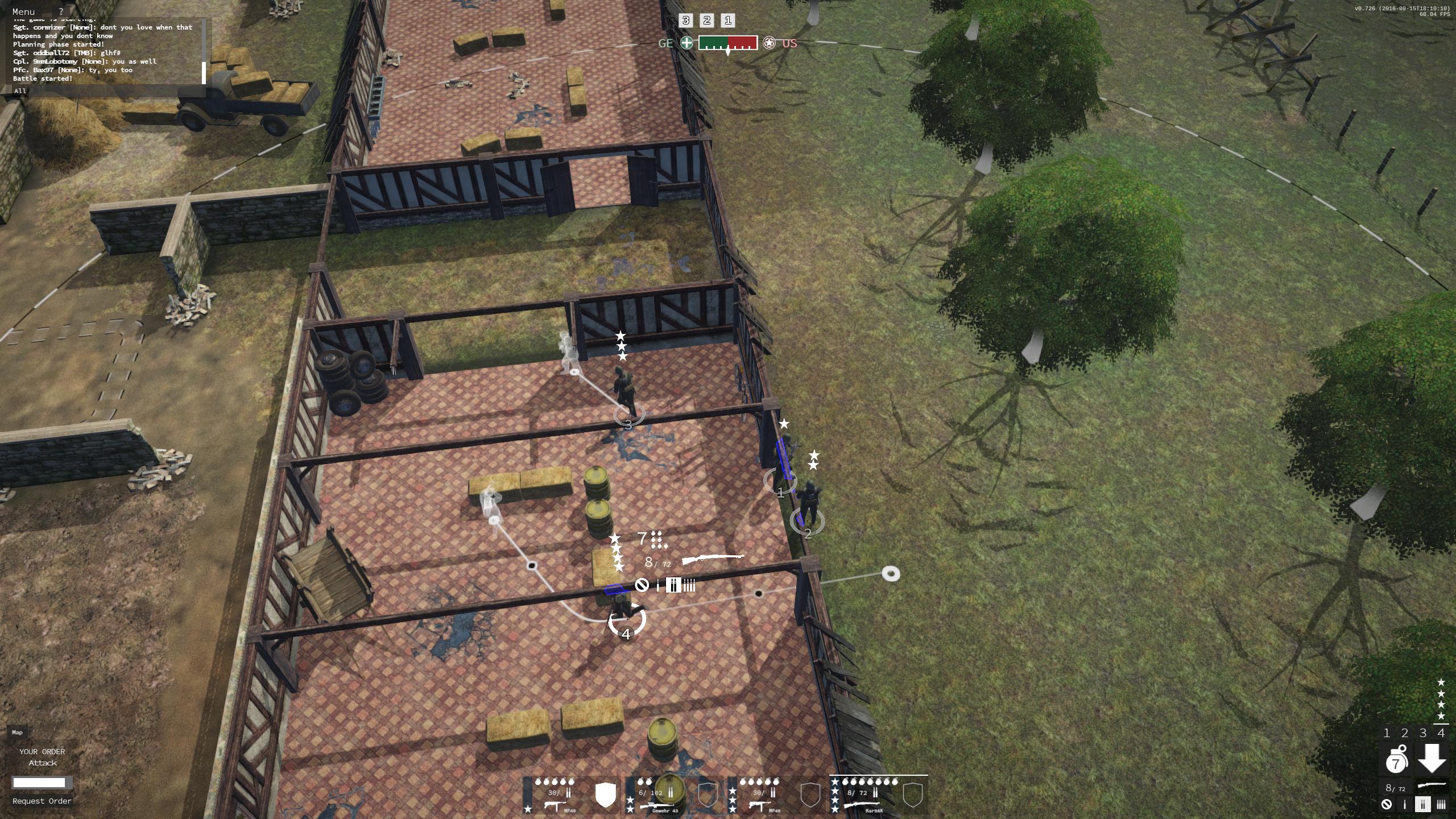
Task: Click the GE versus US morale bar
Action: click(728, 44)
